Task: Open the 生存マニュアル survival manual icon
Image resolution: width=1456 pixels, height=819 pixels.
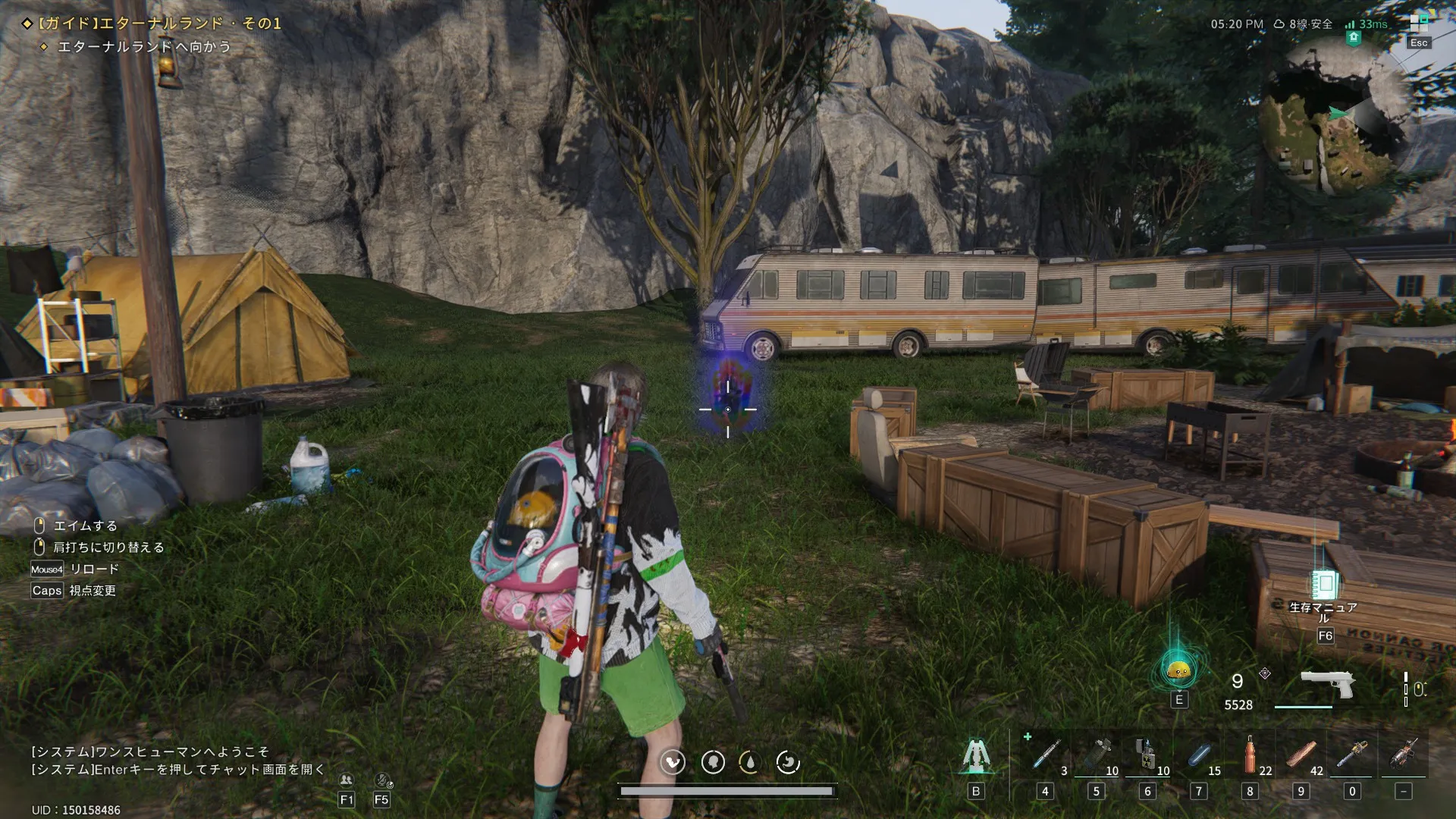Action: (x=1324, y=585)
